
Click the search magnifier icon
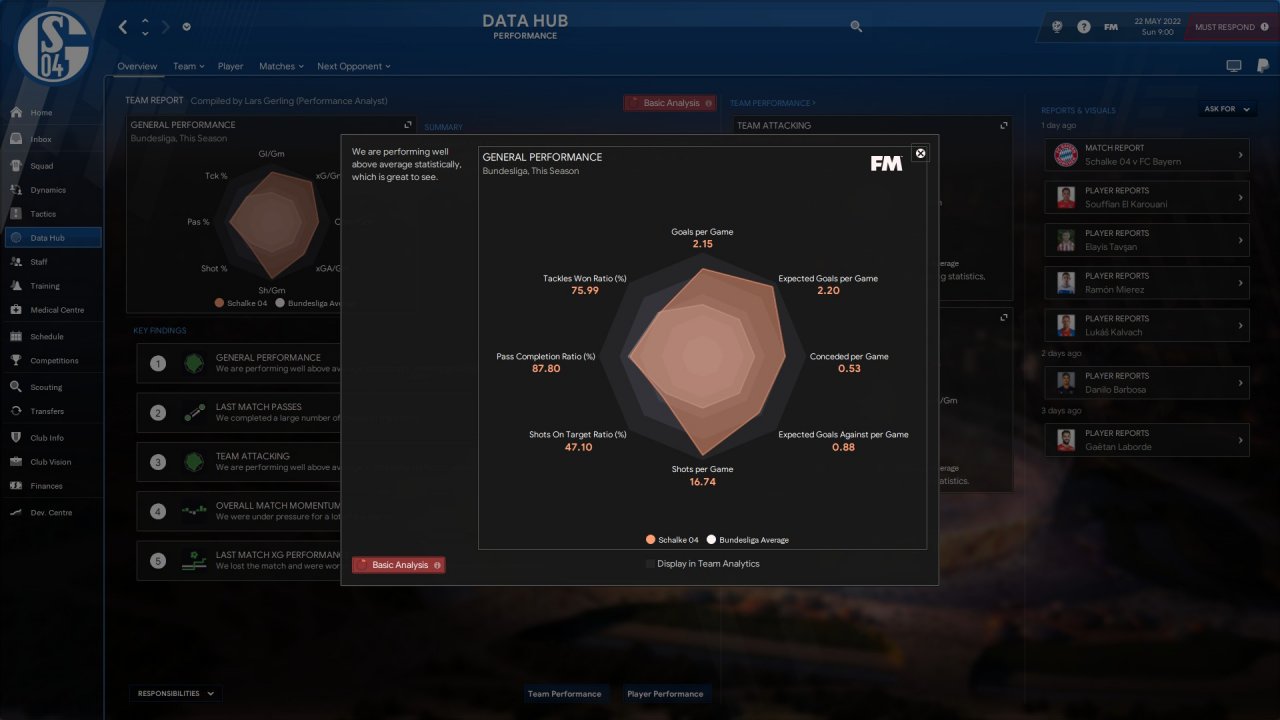[x=856, y=27]
